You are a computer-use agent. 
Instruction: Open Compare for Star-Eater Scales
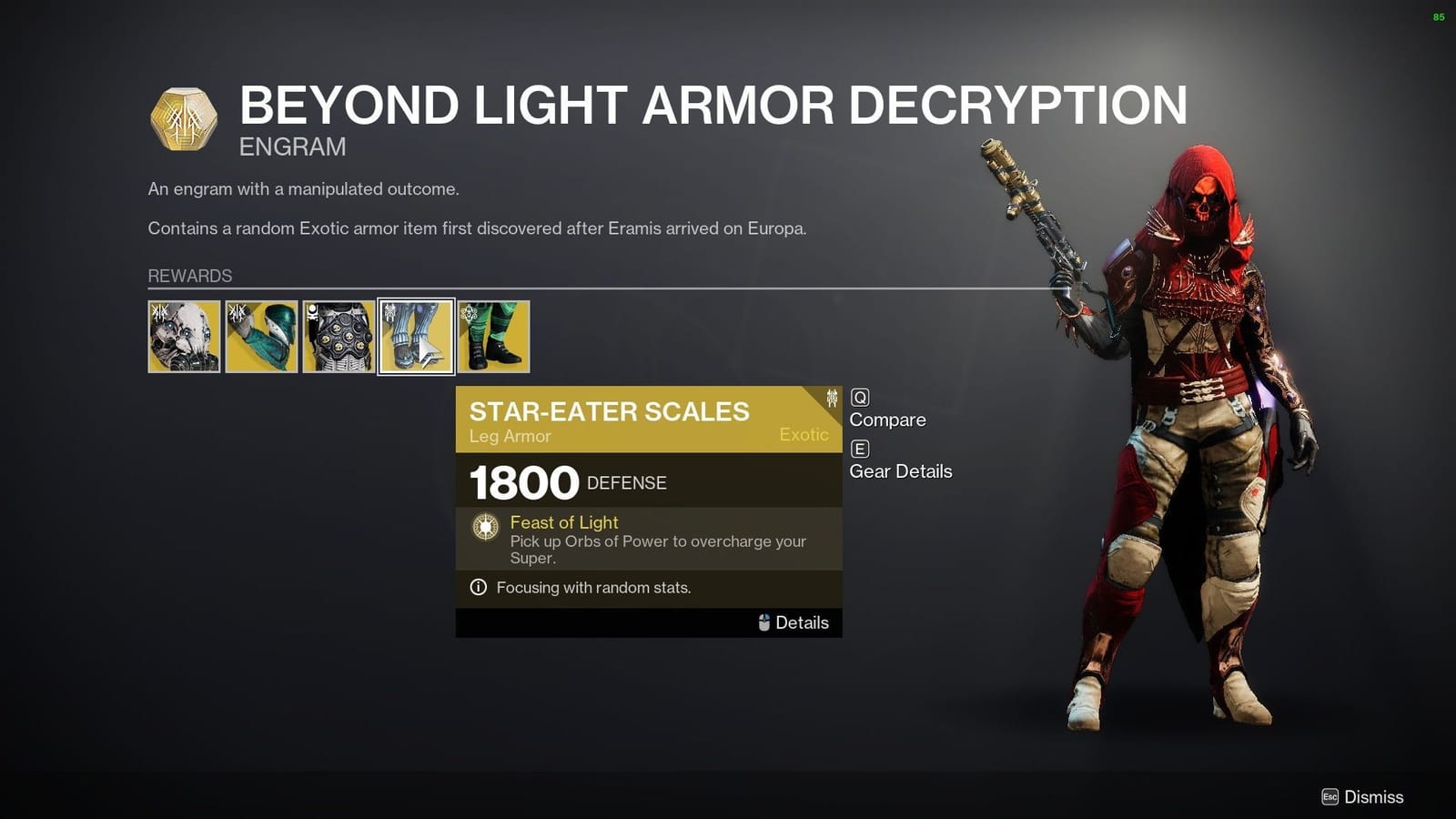click(x=887, y=420)
